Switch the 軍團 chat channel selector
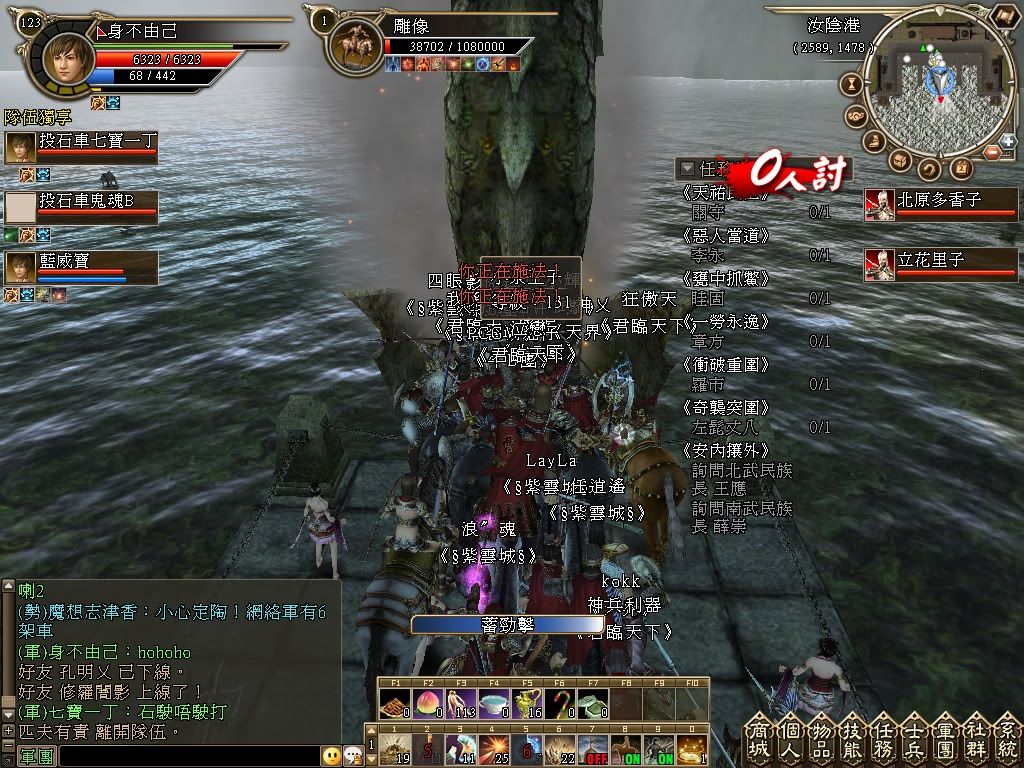The image size is (1024, 768). 37,757
